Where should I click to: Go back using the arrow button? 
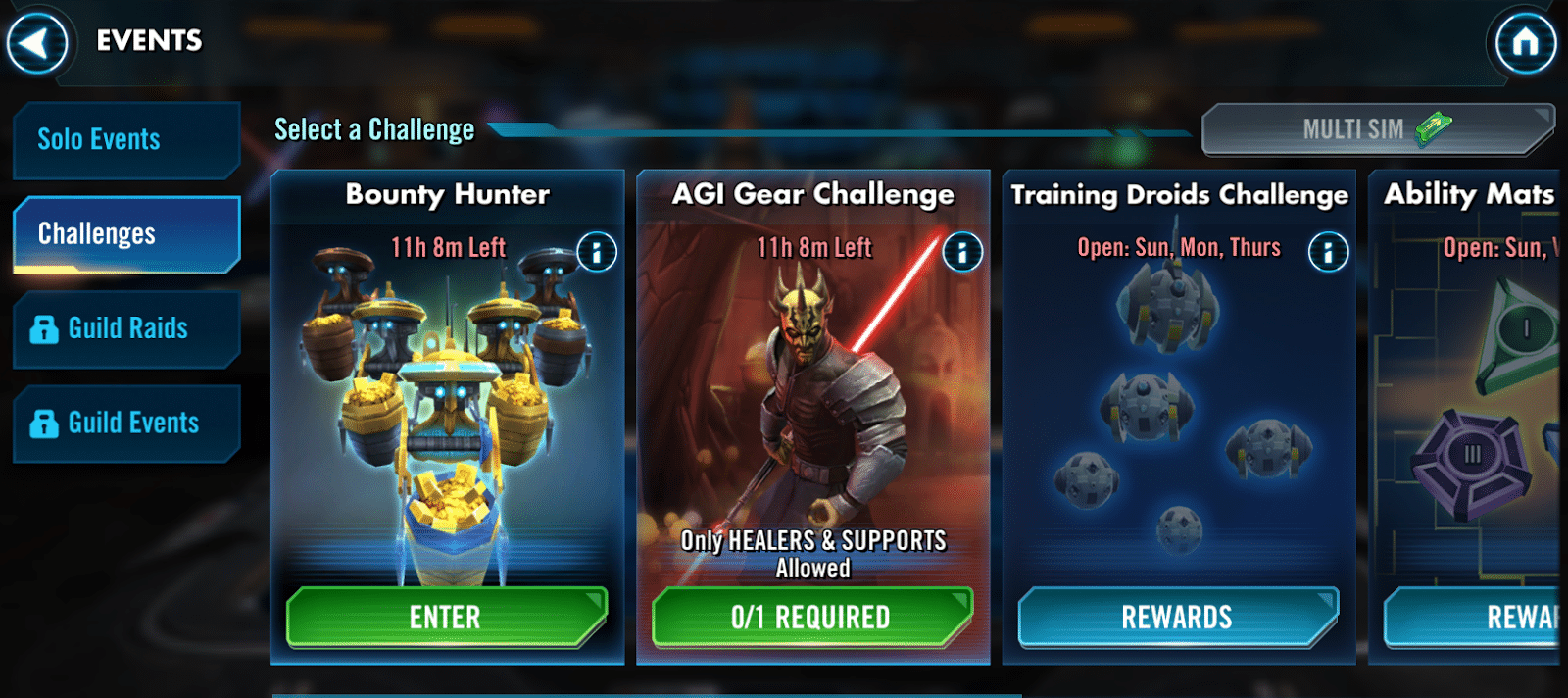click(37, 43)
